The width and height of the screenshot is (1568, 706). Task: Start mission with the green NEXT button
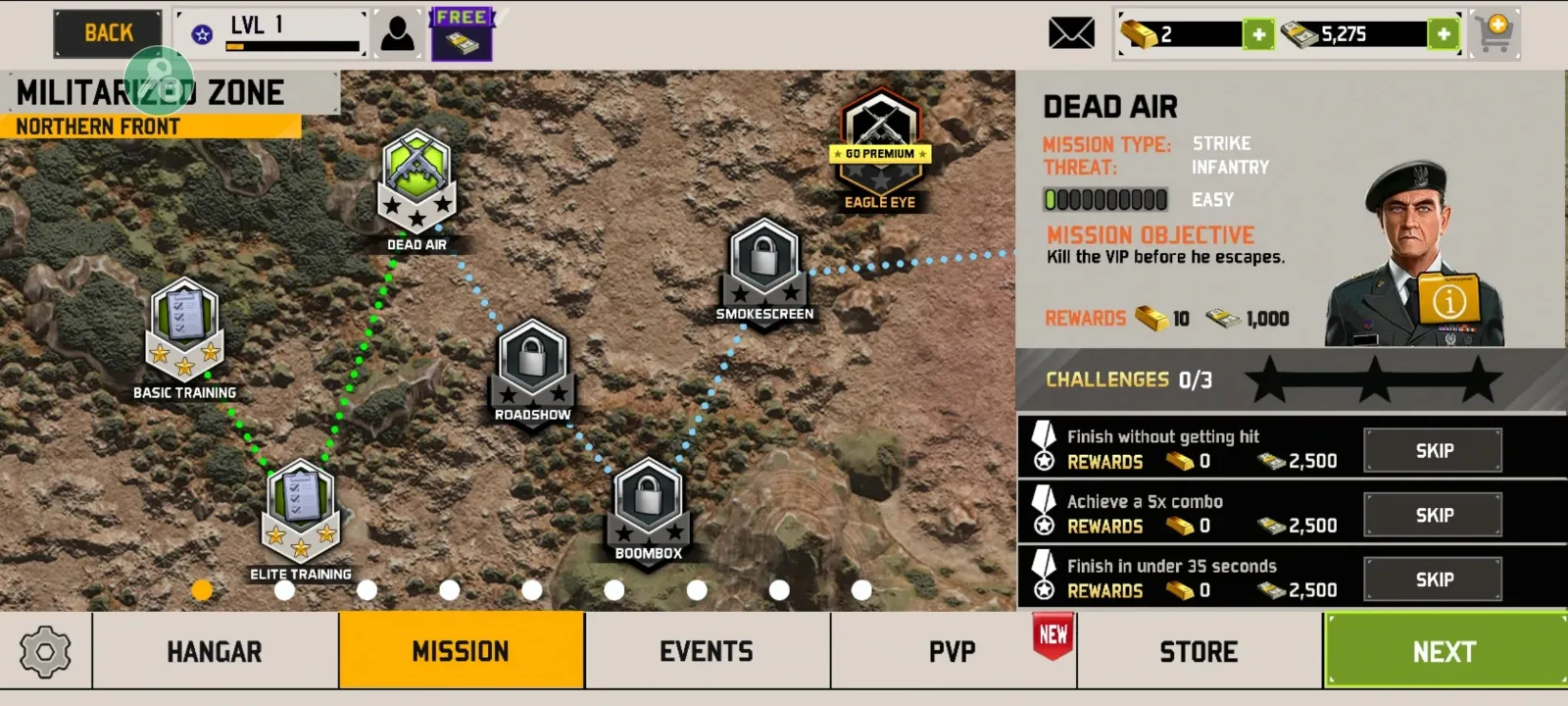pyautogui.click(x=1445, y=651)
